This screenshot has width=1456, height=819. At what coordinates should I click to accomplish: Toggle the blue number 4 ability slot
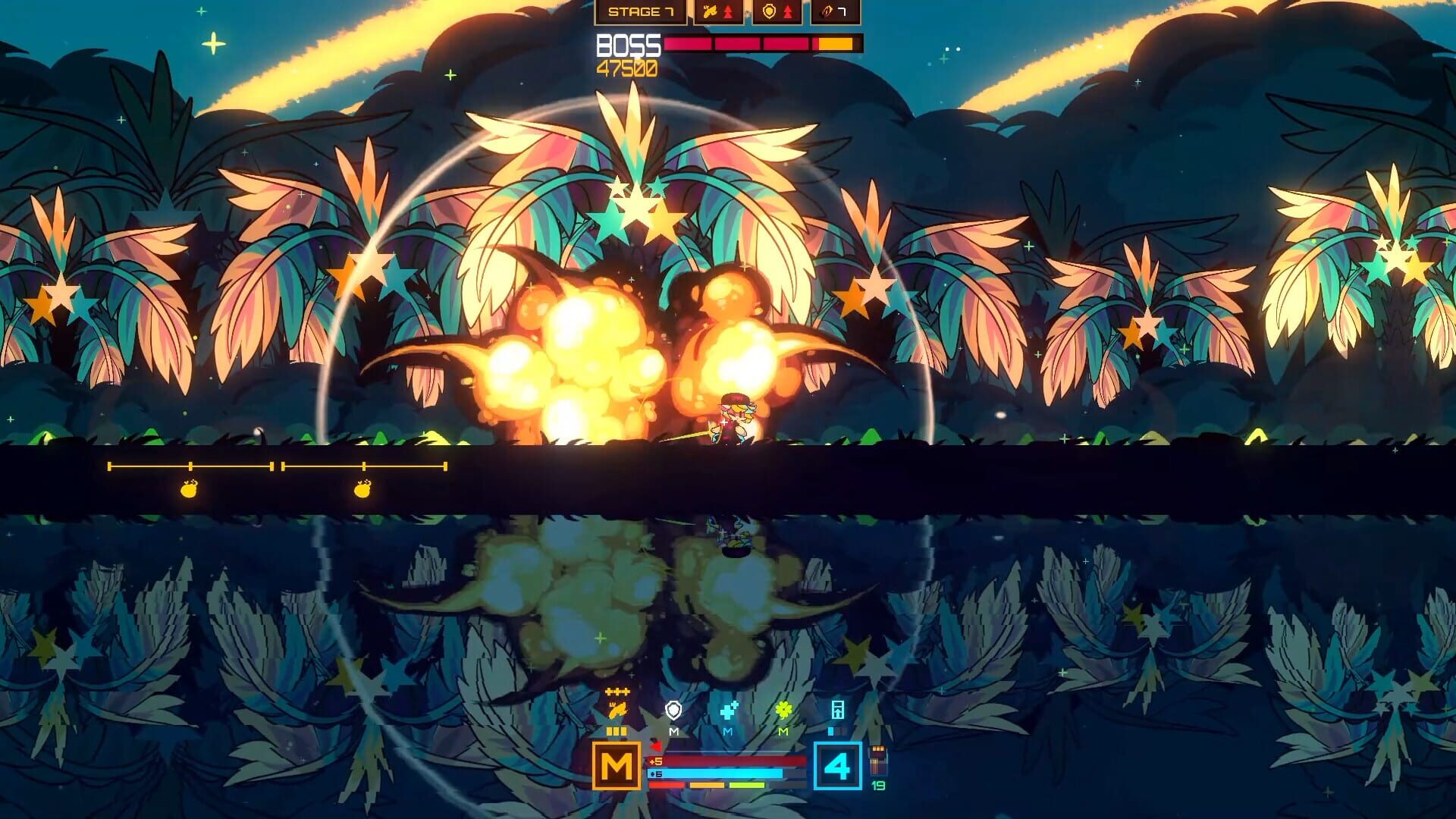coord(839,765)
